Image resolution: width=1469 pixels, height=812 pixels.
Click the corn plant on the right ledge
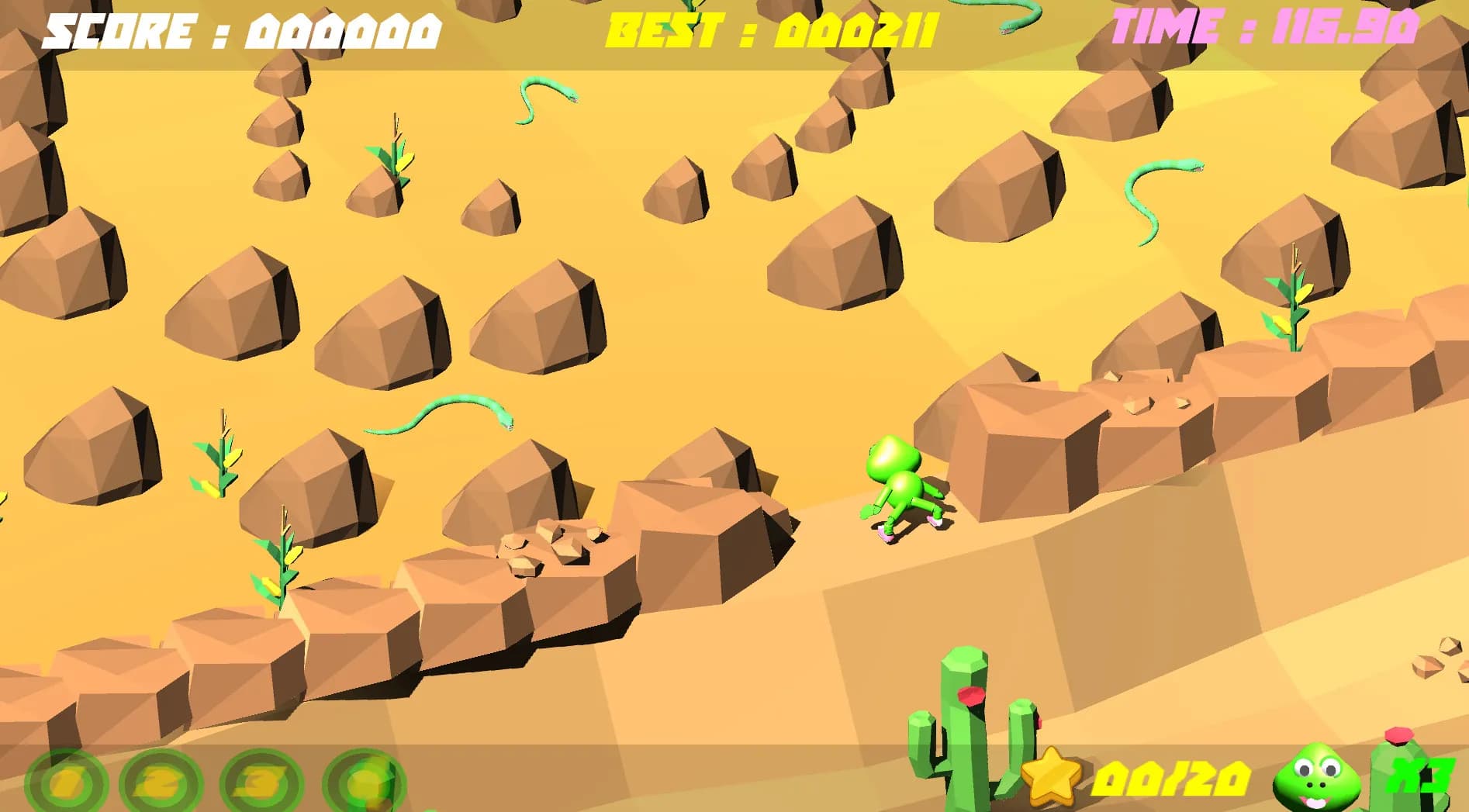[x=1291, y=302]
